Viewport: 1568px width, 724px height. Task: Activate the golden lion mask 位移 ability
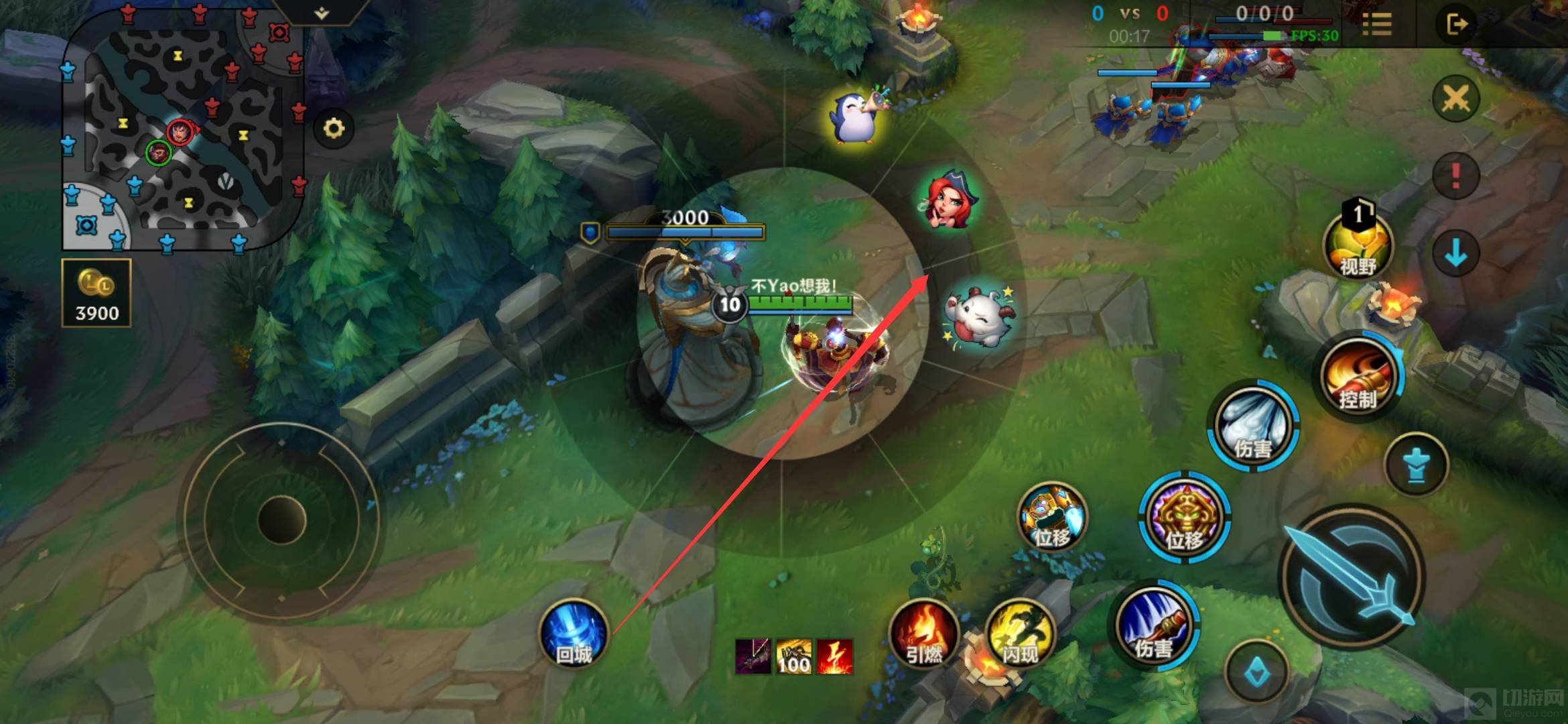pos(1185,518)
